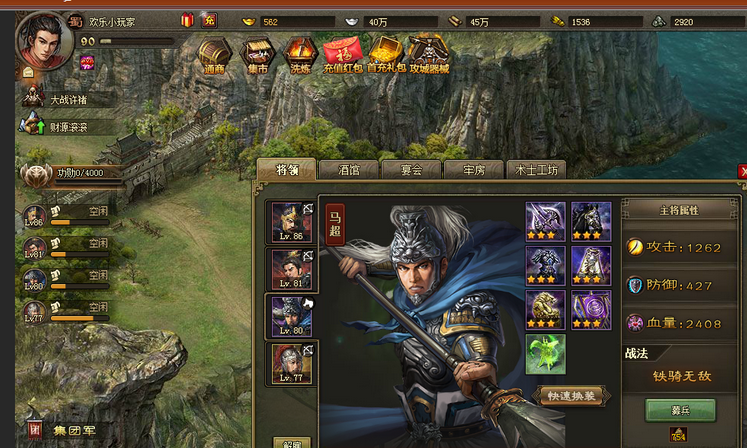Close the generals panel
Image resolution: width=747 pixels, height=448 pixels.
click(742, 171)
